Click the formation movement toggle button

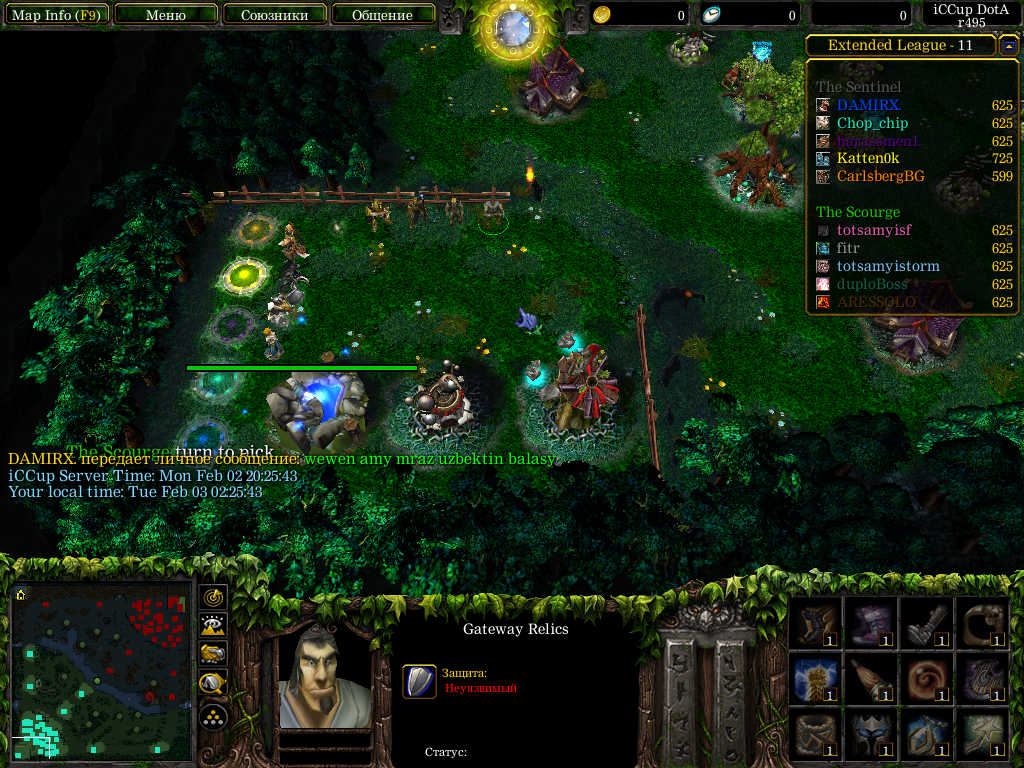tap(213, 716)
